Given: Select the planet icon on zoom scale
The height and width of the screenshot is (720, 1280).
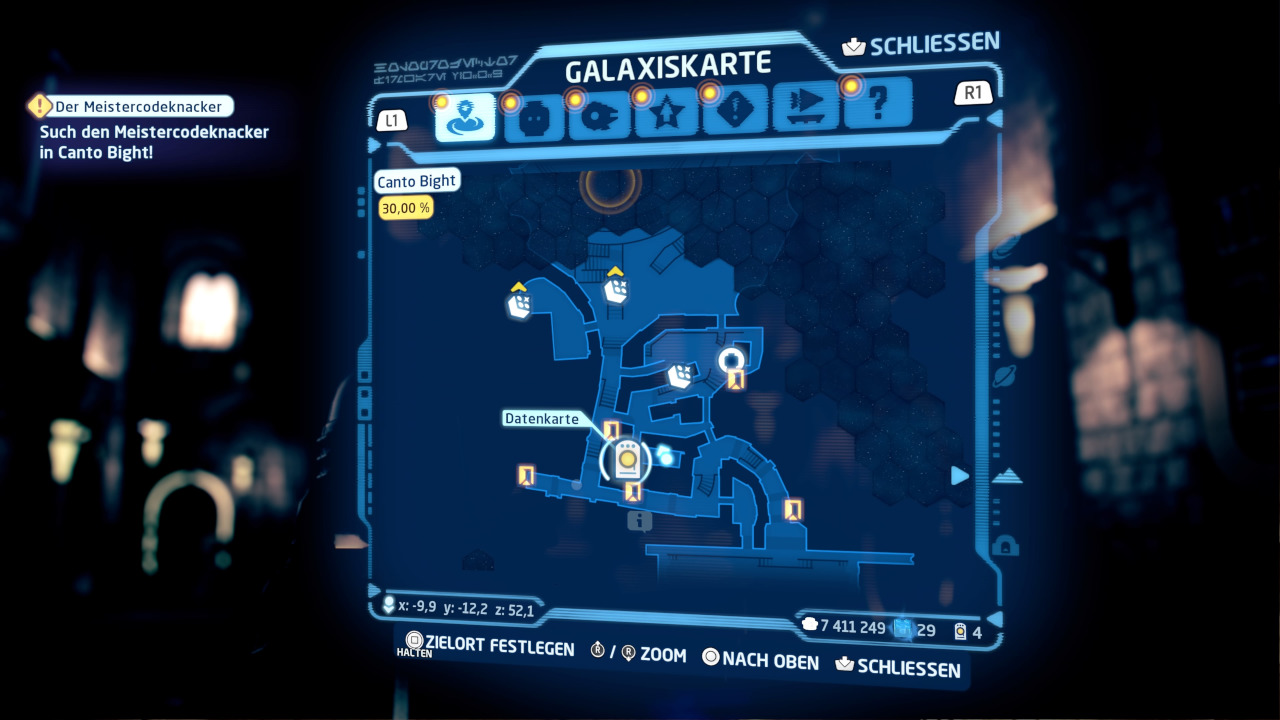Looking at the screenshot, I should pyautogui.click(x=1005, y=376).
